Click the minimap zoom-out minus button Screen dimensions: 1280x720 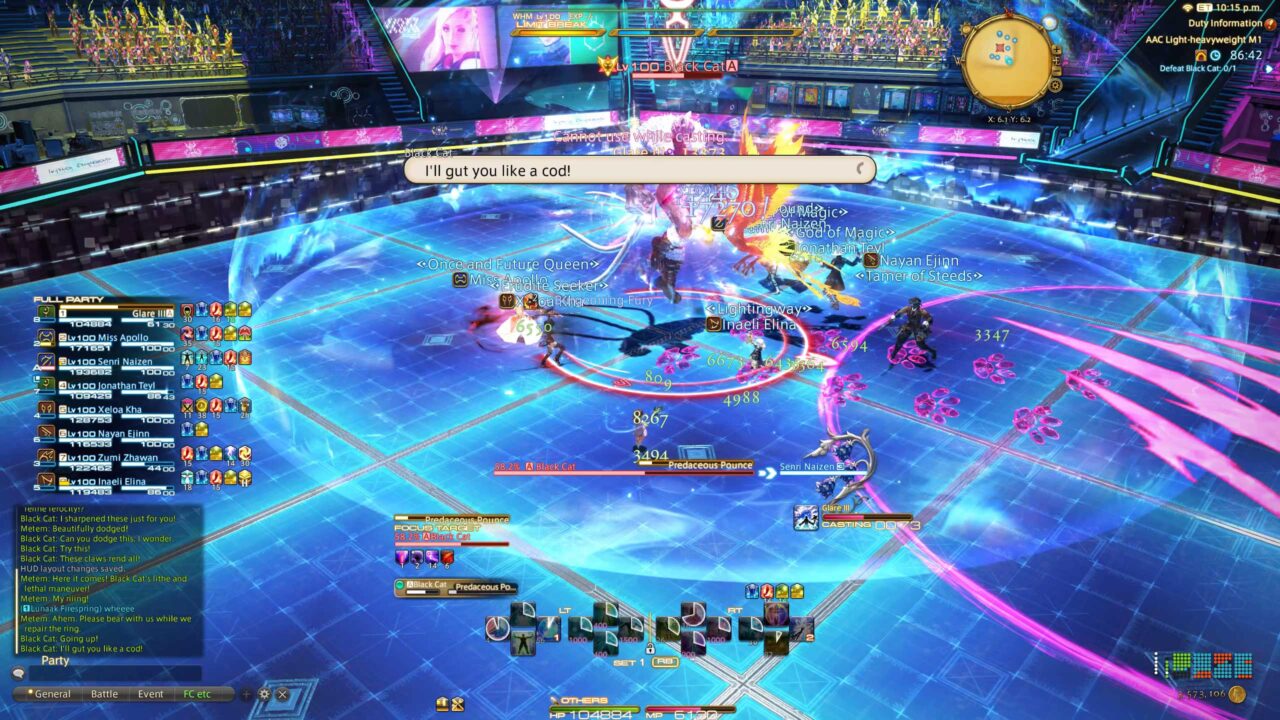[x=1057, y=70]
